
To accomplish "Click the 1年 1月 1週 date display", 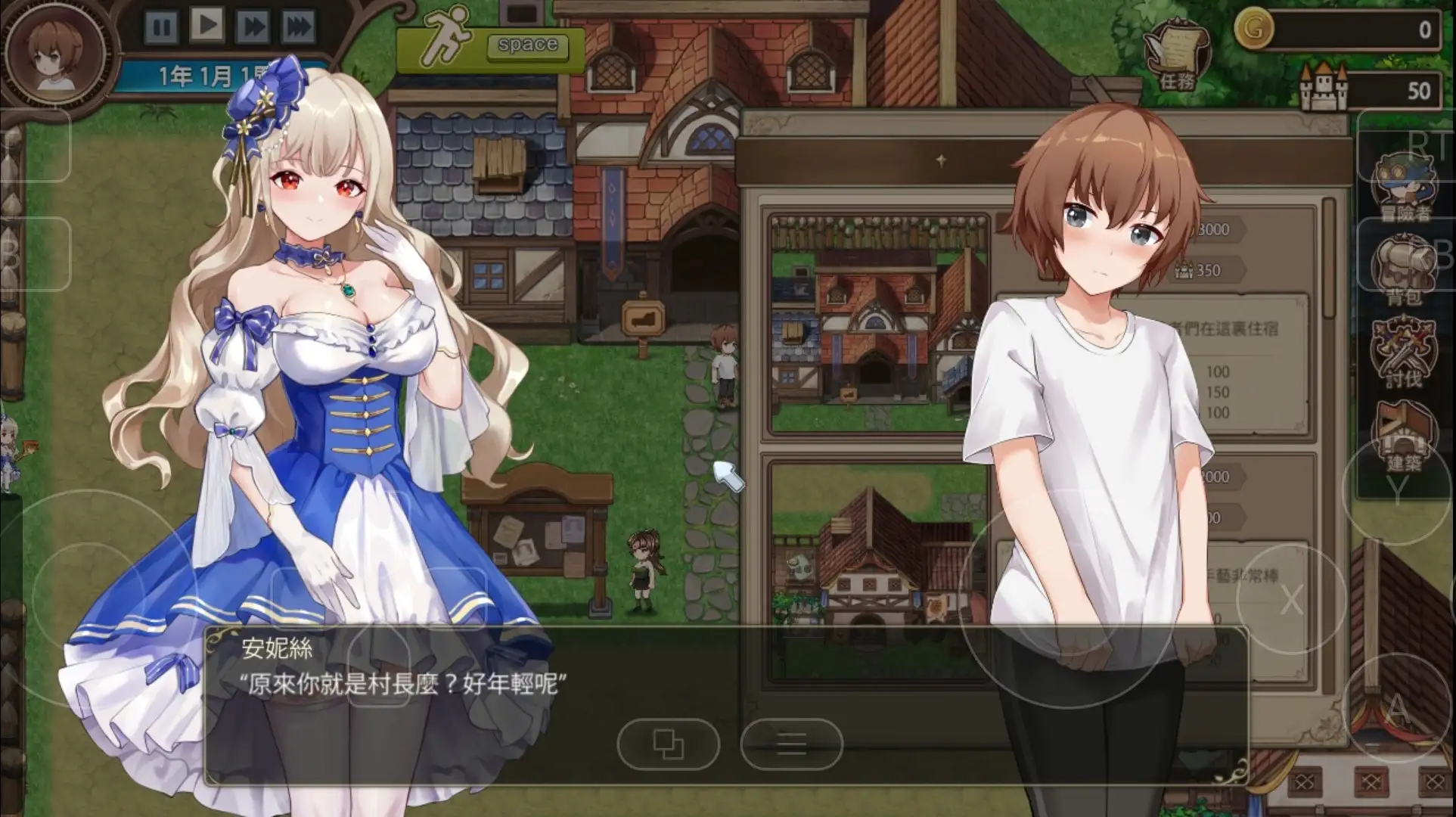I will pos(204,76).
